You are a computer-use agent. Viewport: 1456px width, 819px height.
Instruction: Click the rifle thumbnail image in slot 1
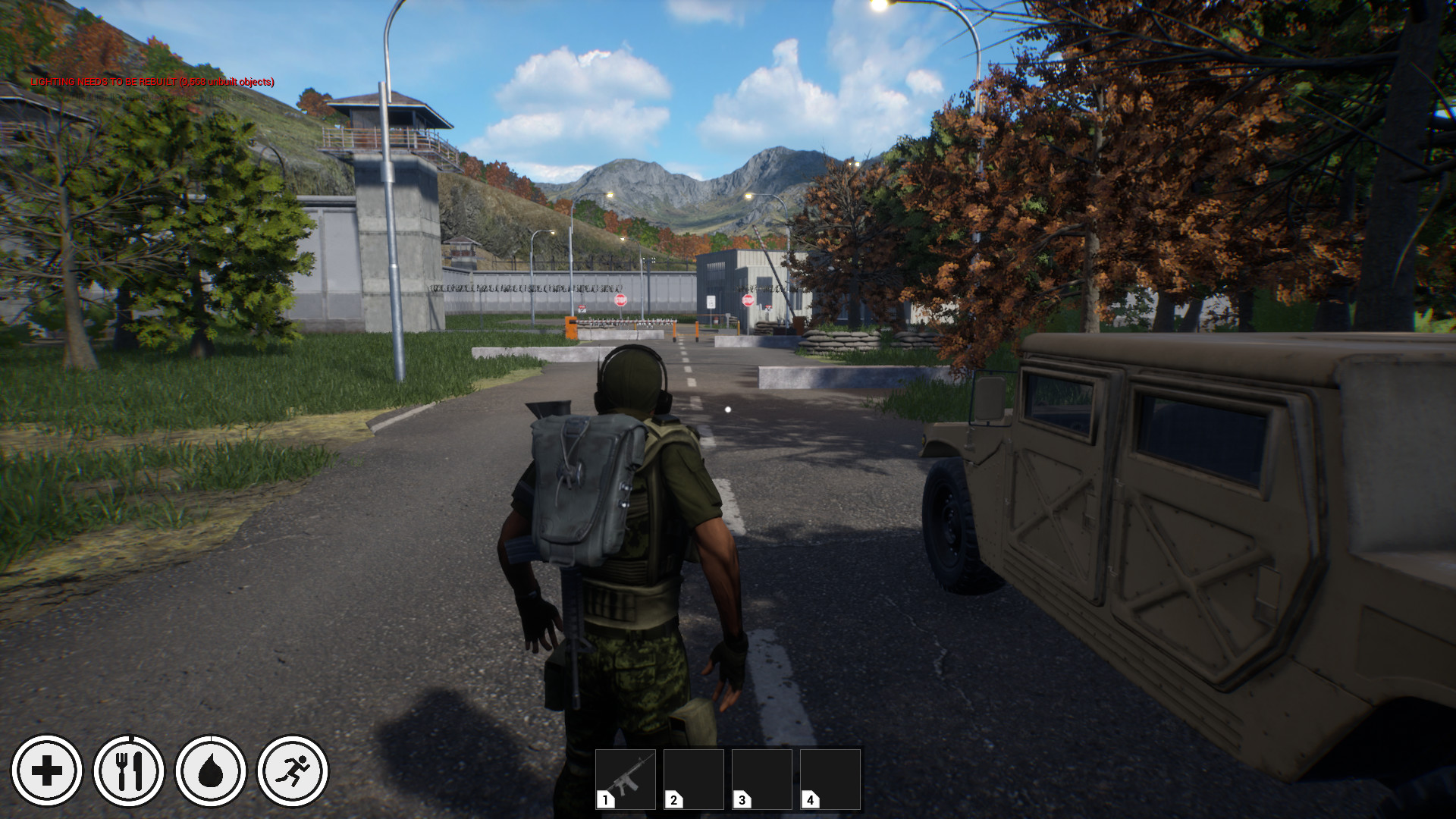(x=628, y=775)
